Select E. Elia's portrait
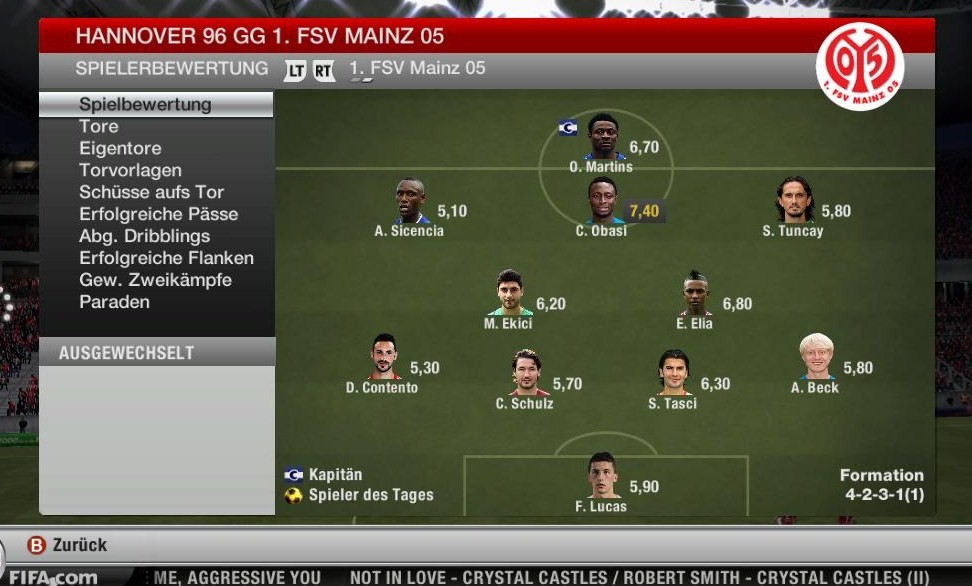The height and width of the screenshot is (586, 972). [x=696, y=293]
